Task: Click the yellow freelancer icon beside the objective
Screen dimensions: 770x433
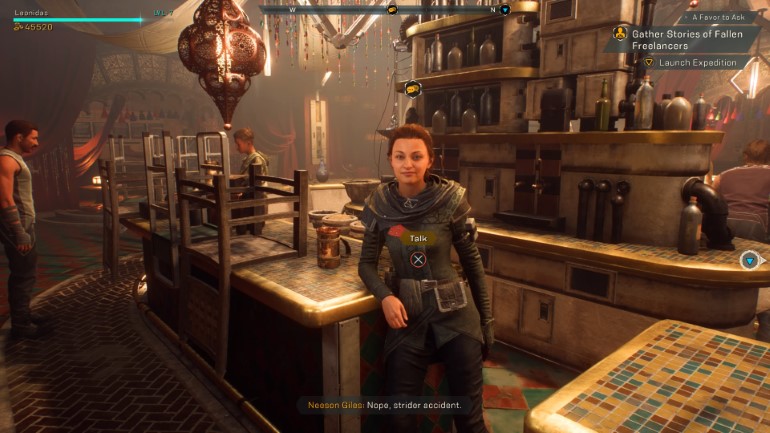Action: 621,33
